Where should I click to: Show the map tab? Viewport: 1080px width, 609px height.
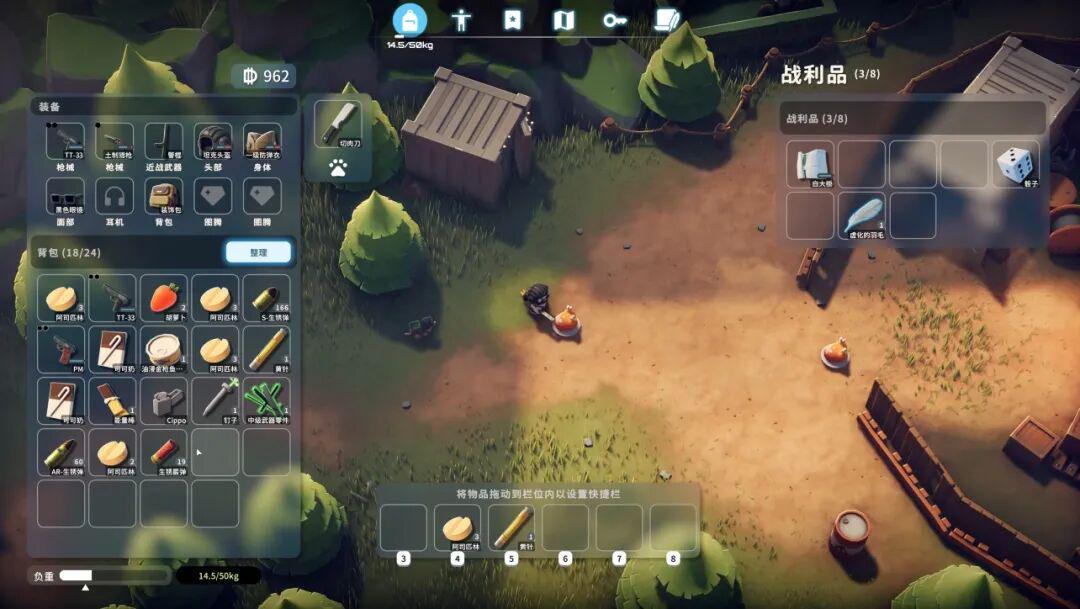564,20
